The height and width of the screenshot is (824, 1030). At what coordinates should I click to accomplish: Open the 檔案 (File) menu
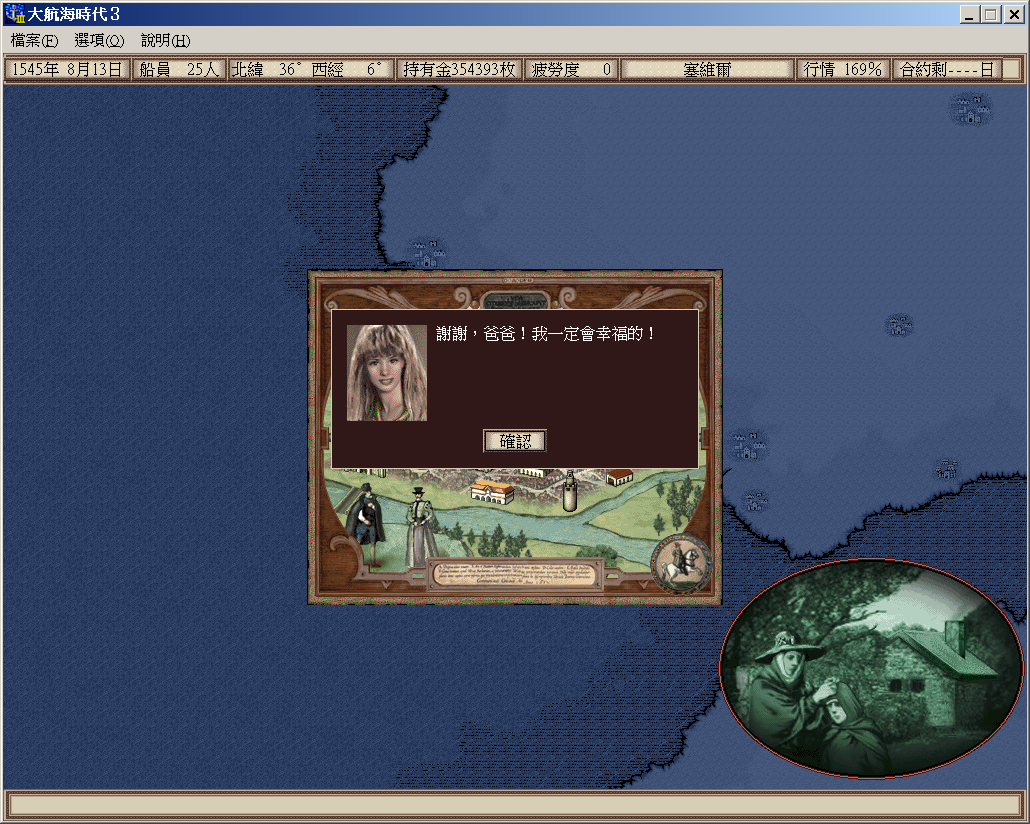[34, 41]
